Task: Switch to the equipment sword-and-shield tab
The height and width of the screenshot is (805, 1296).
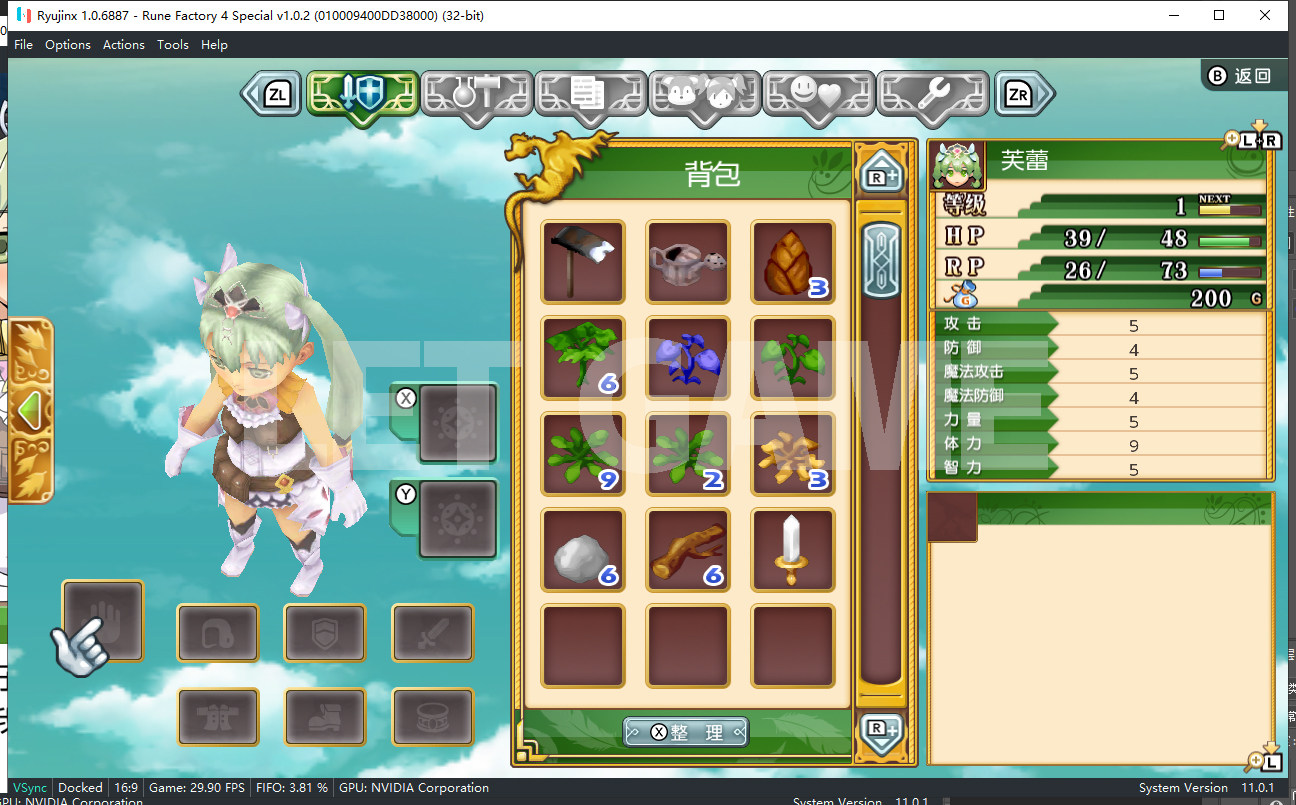Action: pos(361,94)
